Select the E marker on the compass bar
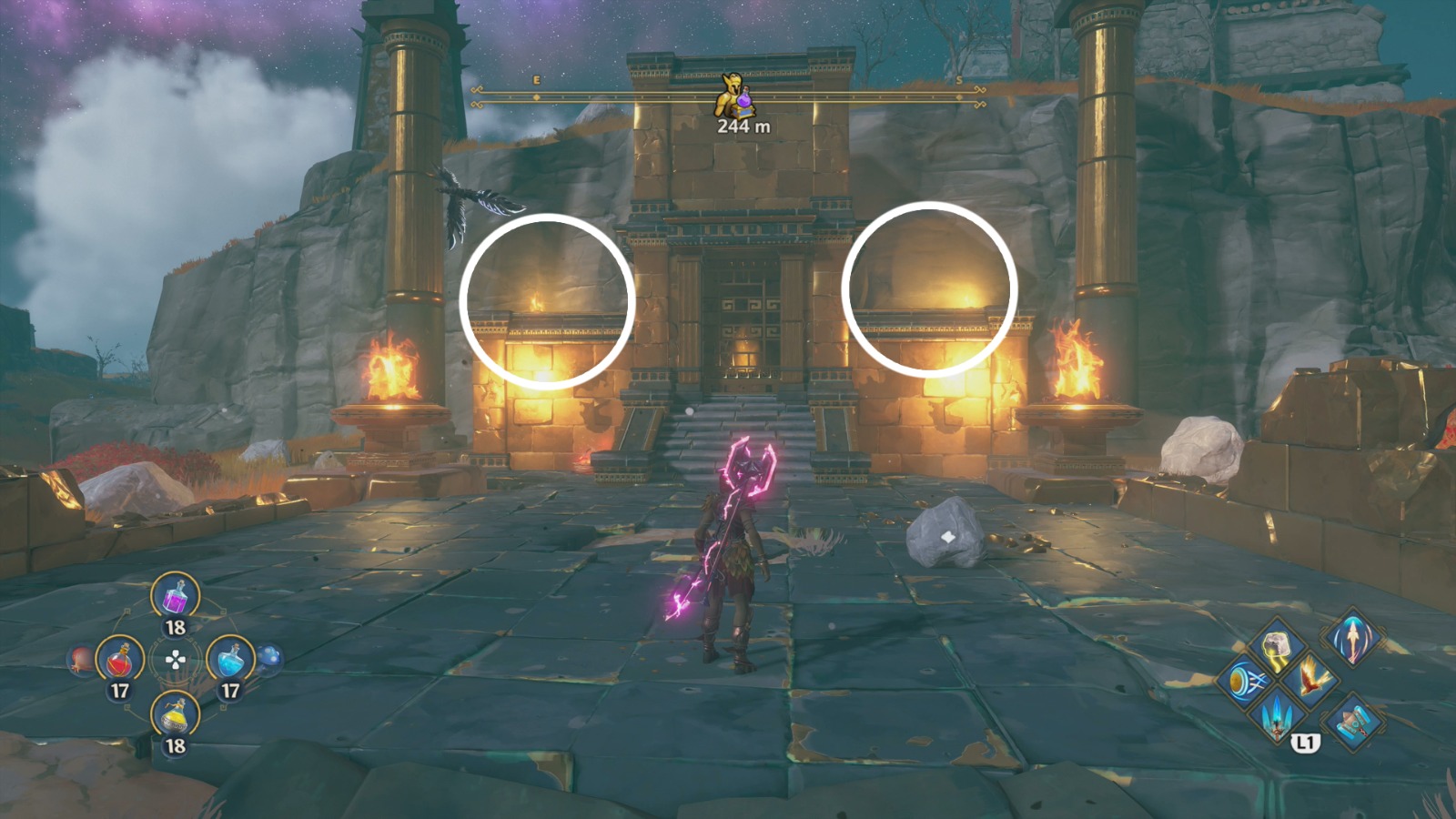 tap(536, 79)
